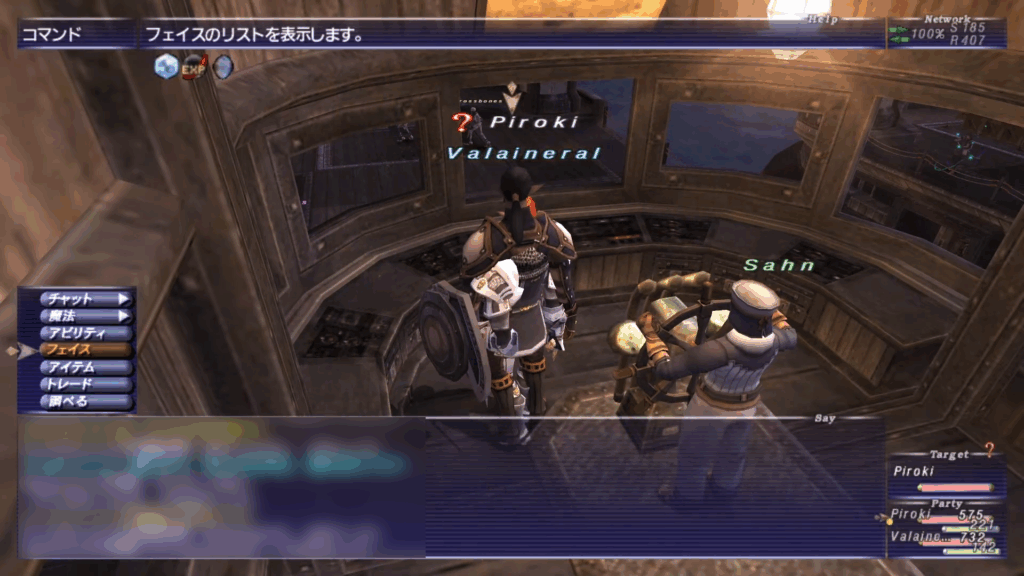Click the blue hexagon status icon
Viewport: 1024px width, 576px height.
point(166,67)
